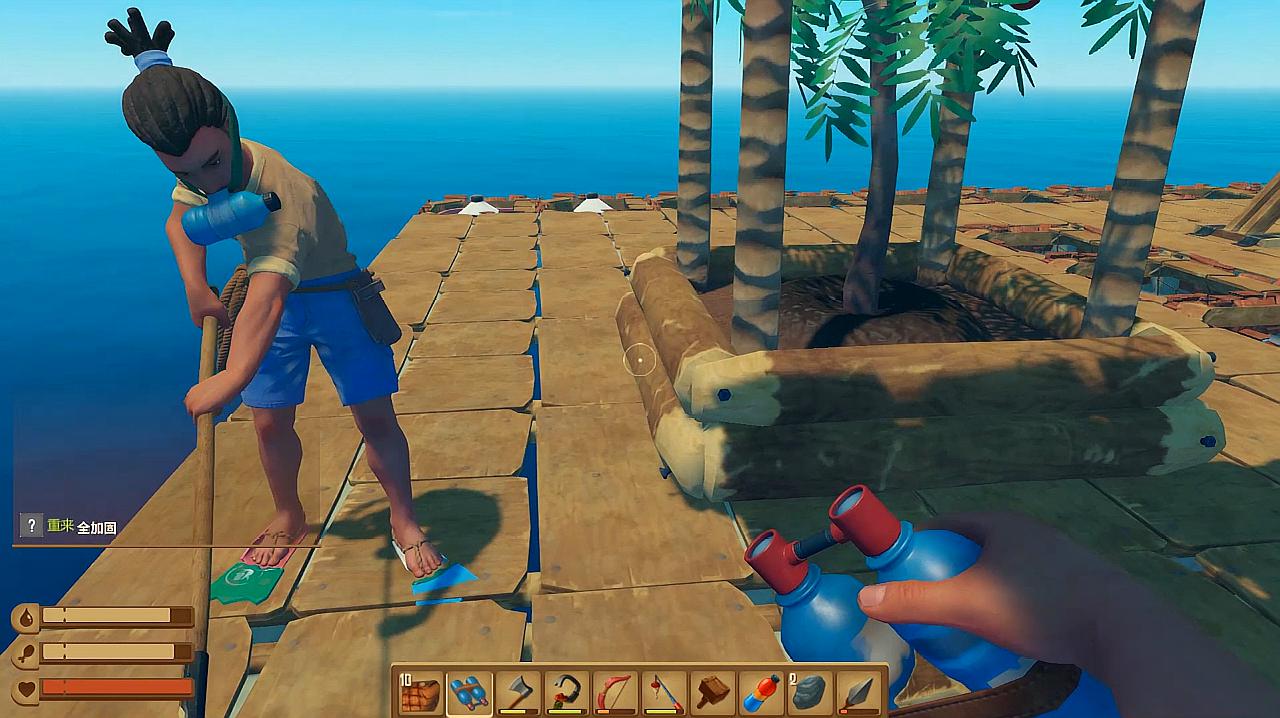Equip the axe from the hotbar
Image resolution: width=1280 pixels, height=718 pixels.
[518, 692]
